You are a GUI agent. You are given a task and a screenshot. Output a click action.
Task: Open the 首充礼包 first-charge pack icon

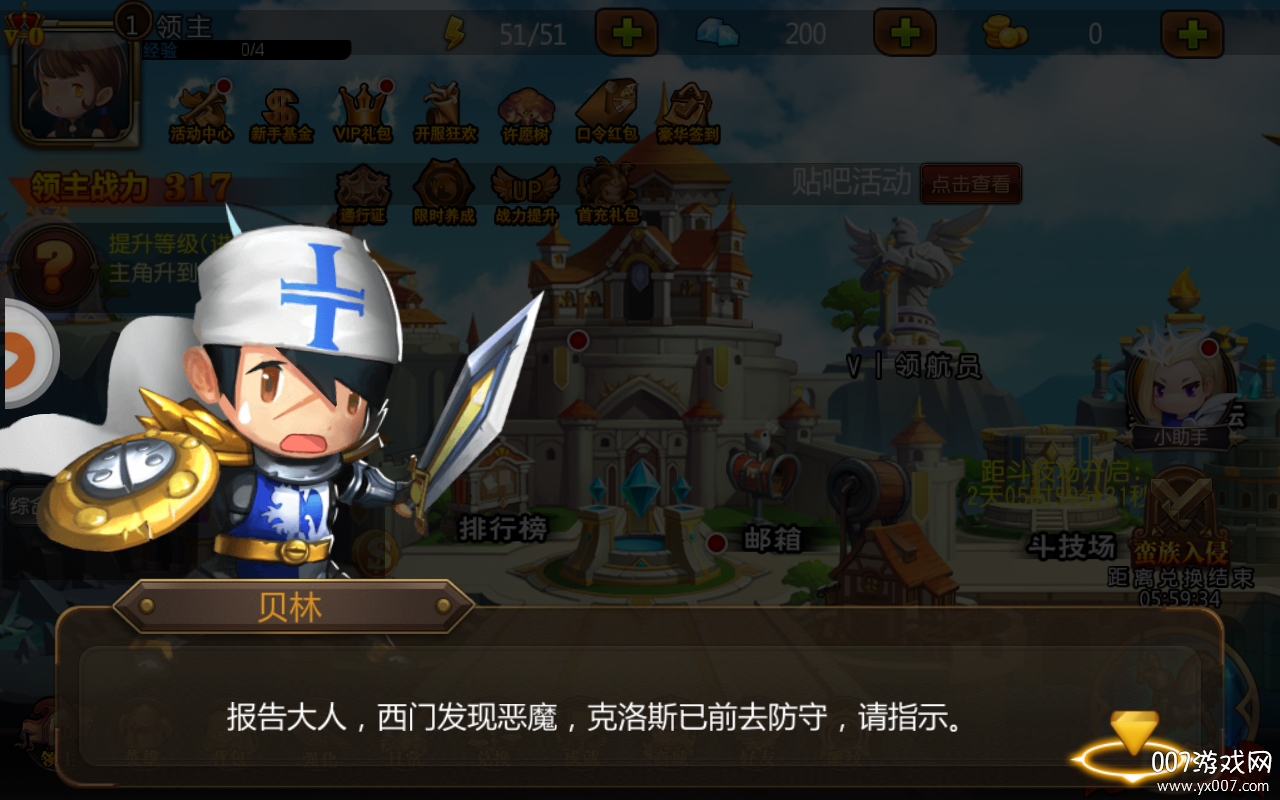pyautogui.click(x=607, y=190)
